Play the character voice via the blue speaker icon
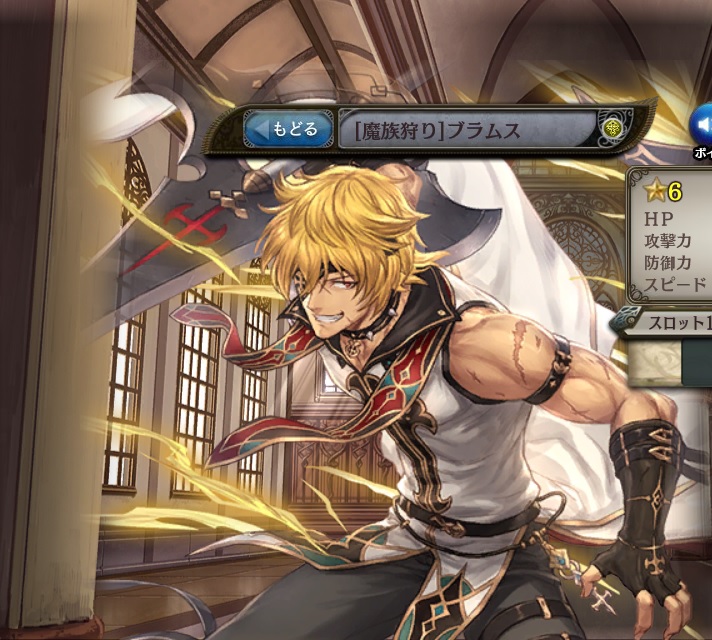The image size is (712, 640). coord(701,126)
